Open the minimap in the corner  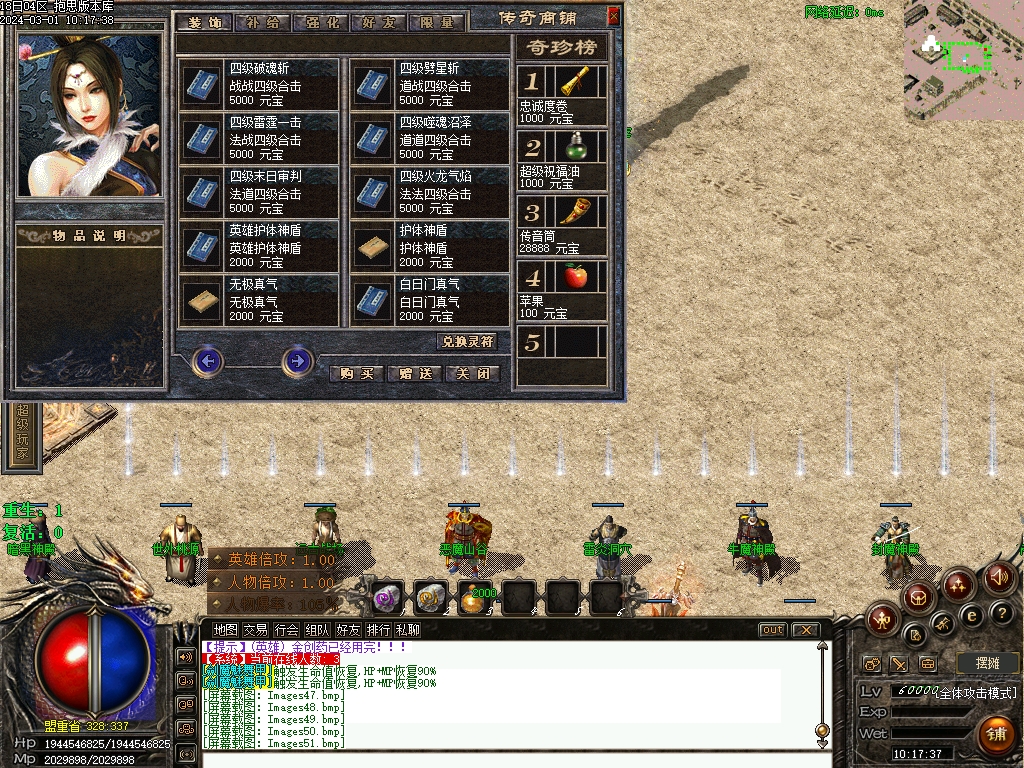coord(963,60)
